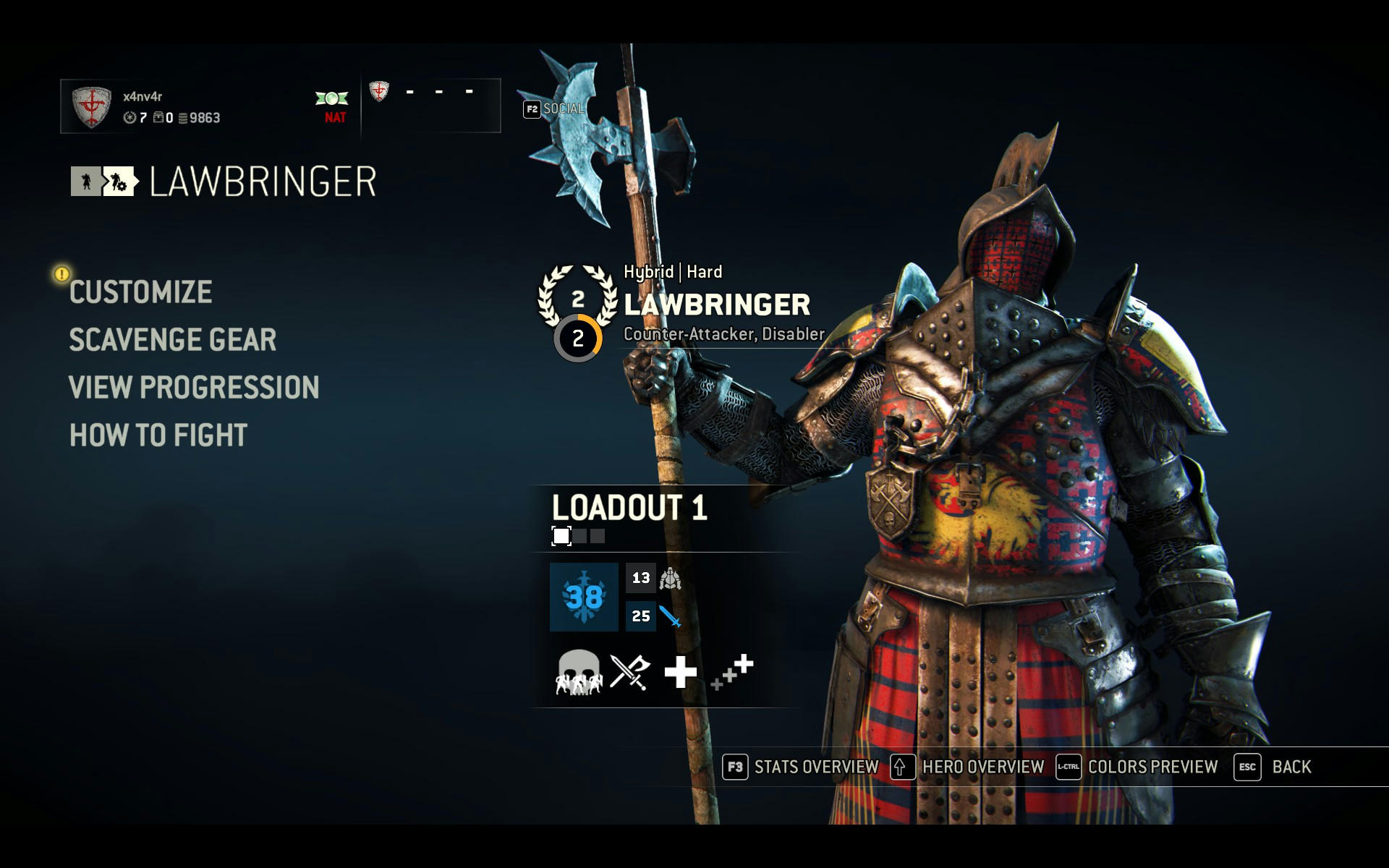1389x868 pixels.
Task: Open the Social panel
Action: click(x=553, y=109)
